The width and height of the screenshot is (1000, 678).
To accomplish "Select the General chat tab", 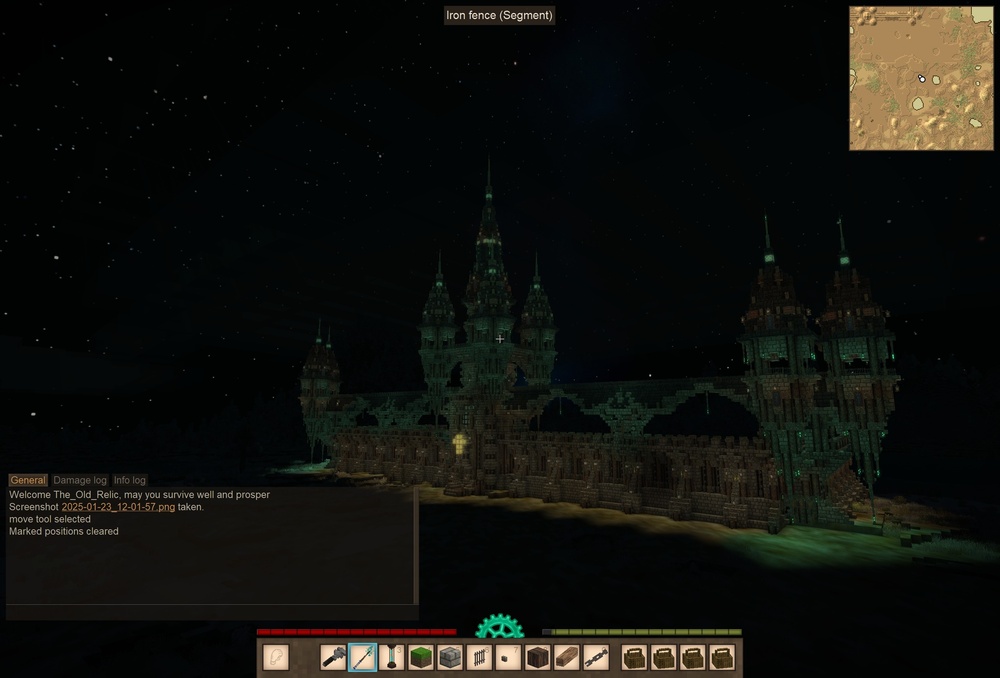I will click(x=28, y=480).
